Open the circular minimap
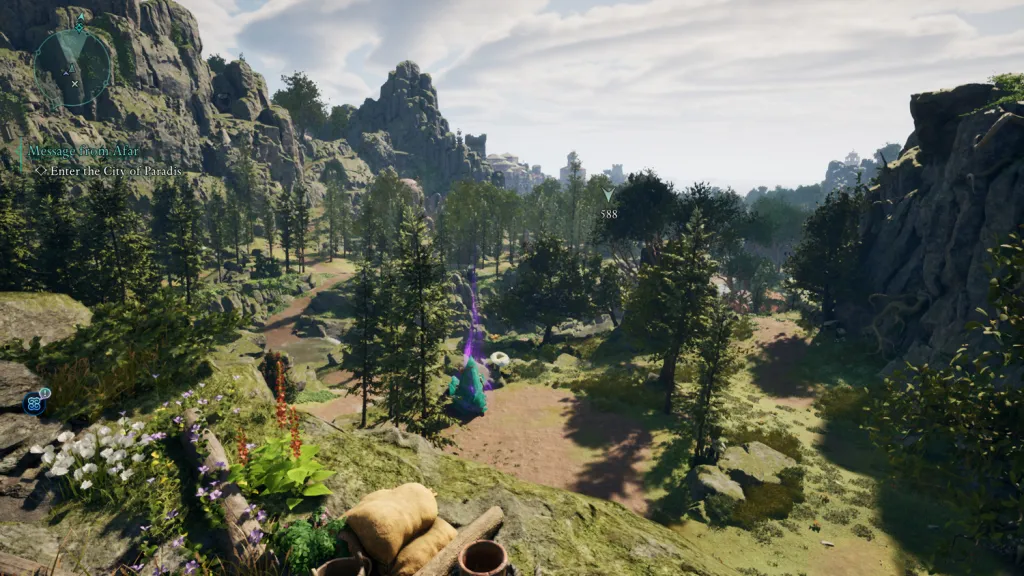 pyautogui.click(x=72, y=67)
